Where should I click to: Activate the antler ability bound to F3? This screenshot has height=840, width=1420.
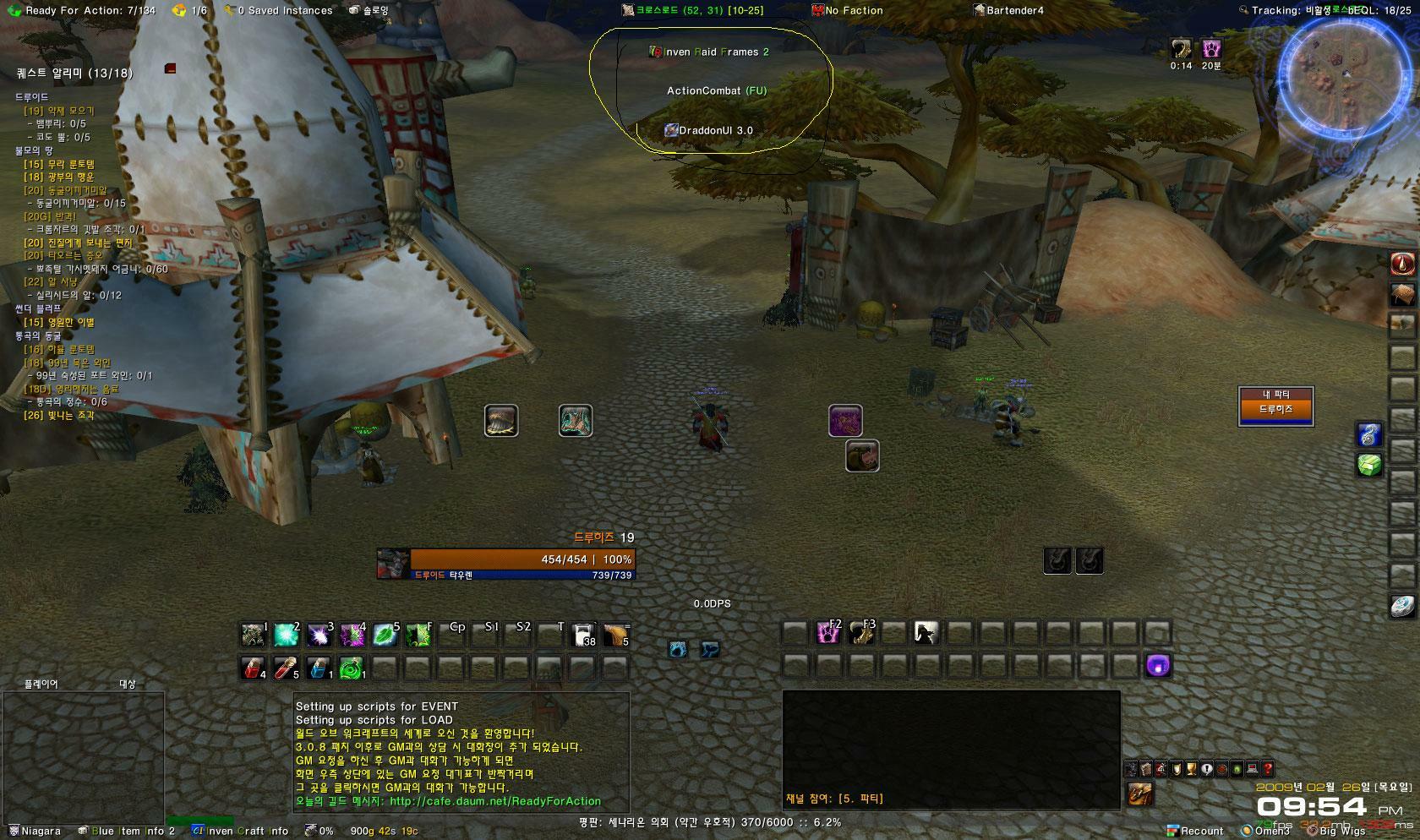pyautogui.click(x=861, y=632)
